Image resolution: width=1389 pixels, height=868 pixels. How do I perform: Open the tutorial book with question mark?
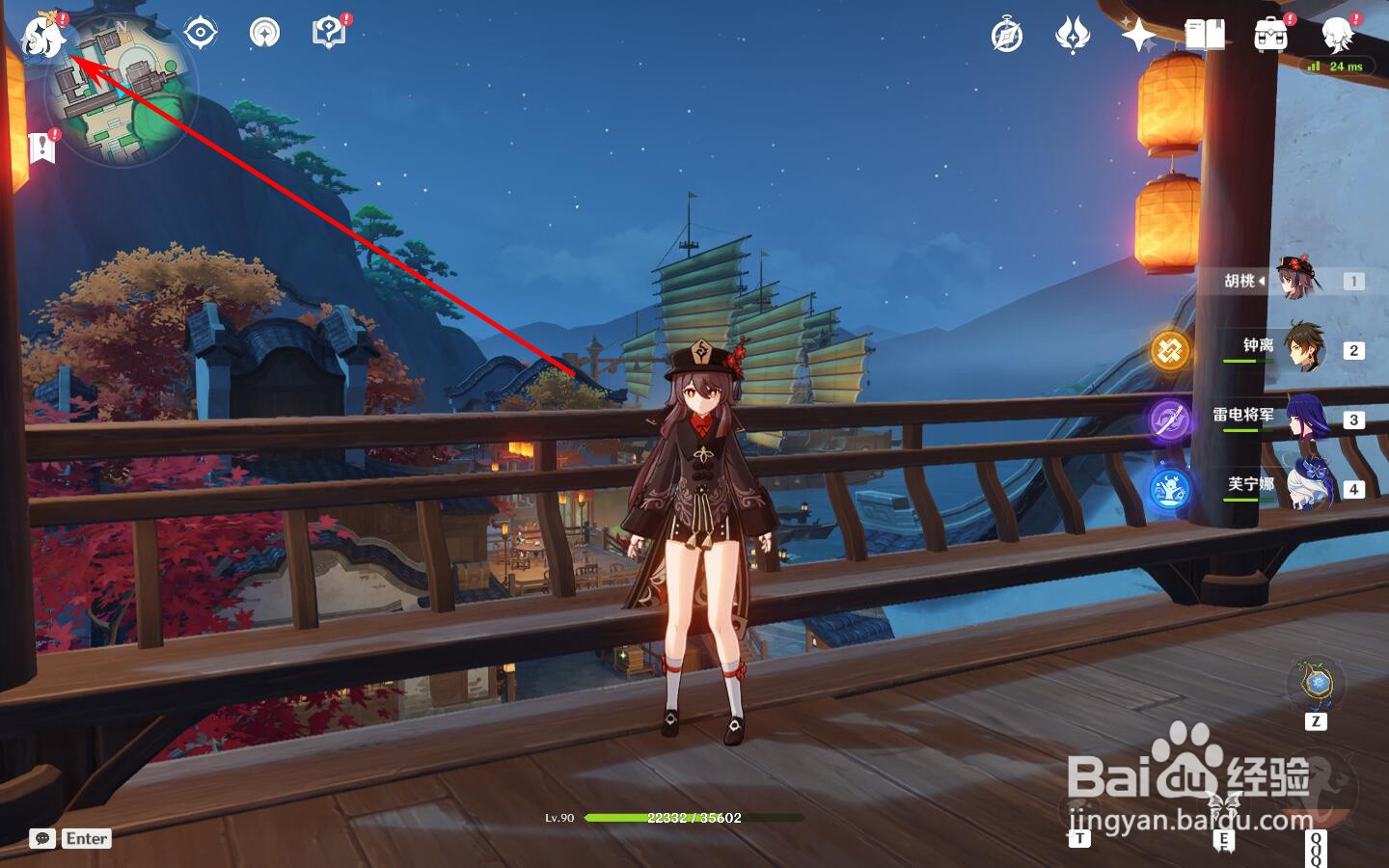[329, 33]
